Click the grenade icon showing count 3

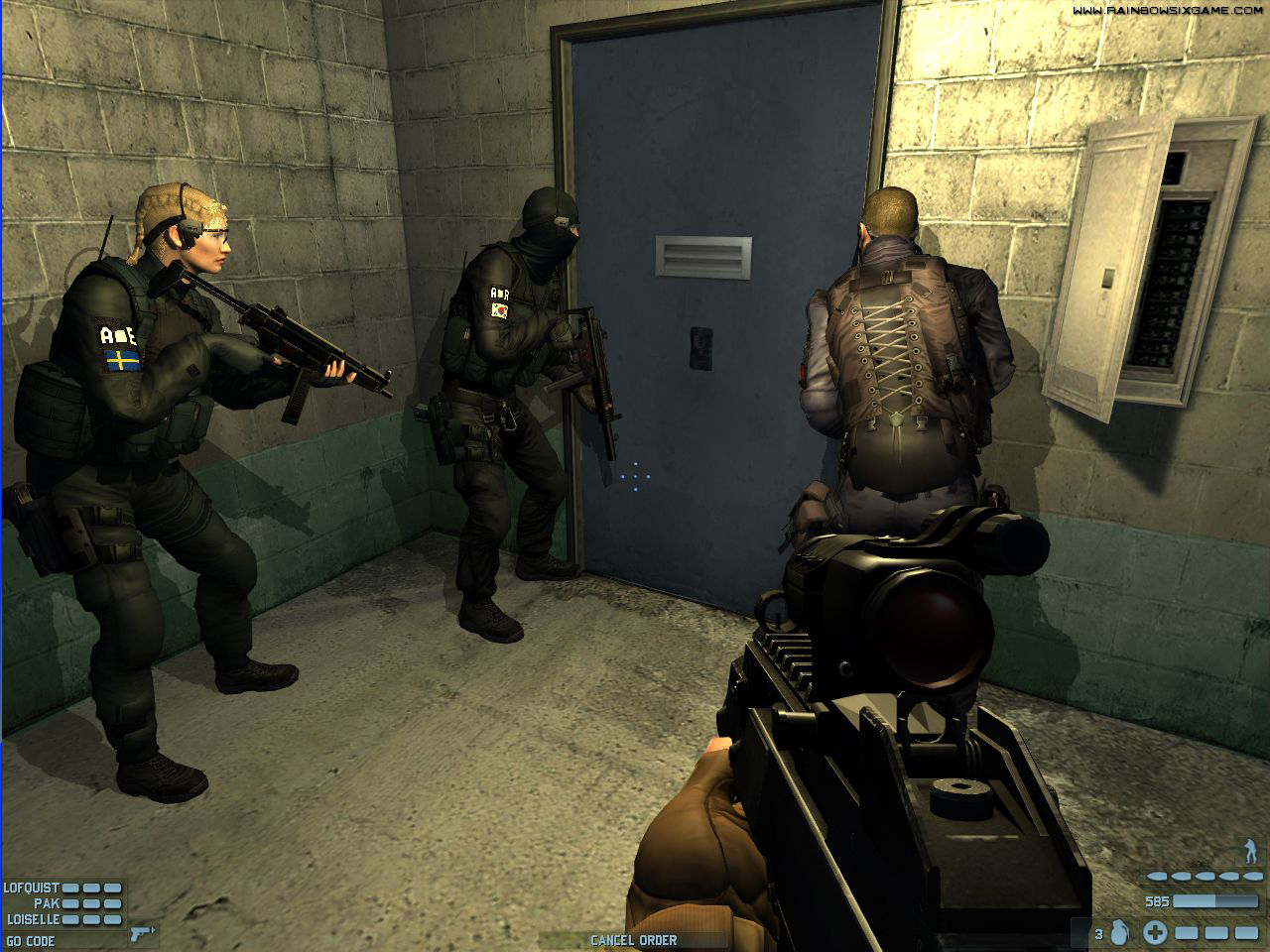(x=1118, y=932)
